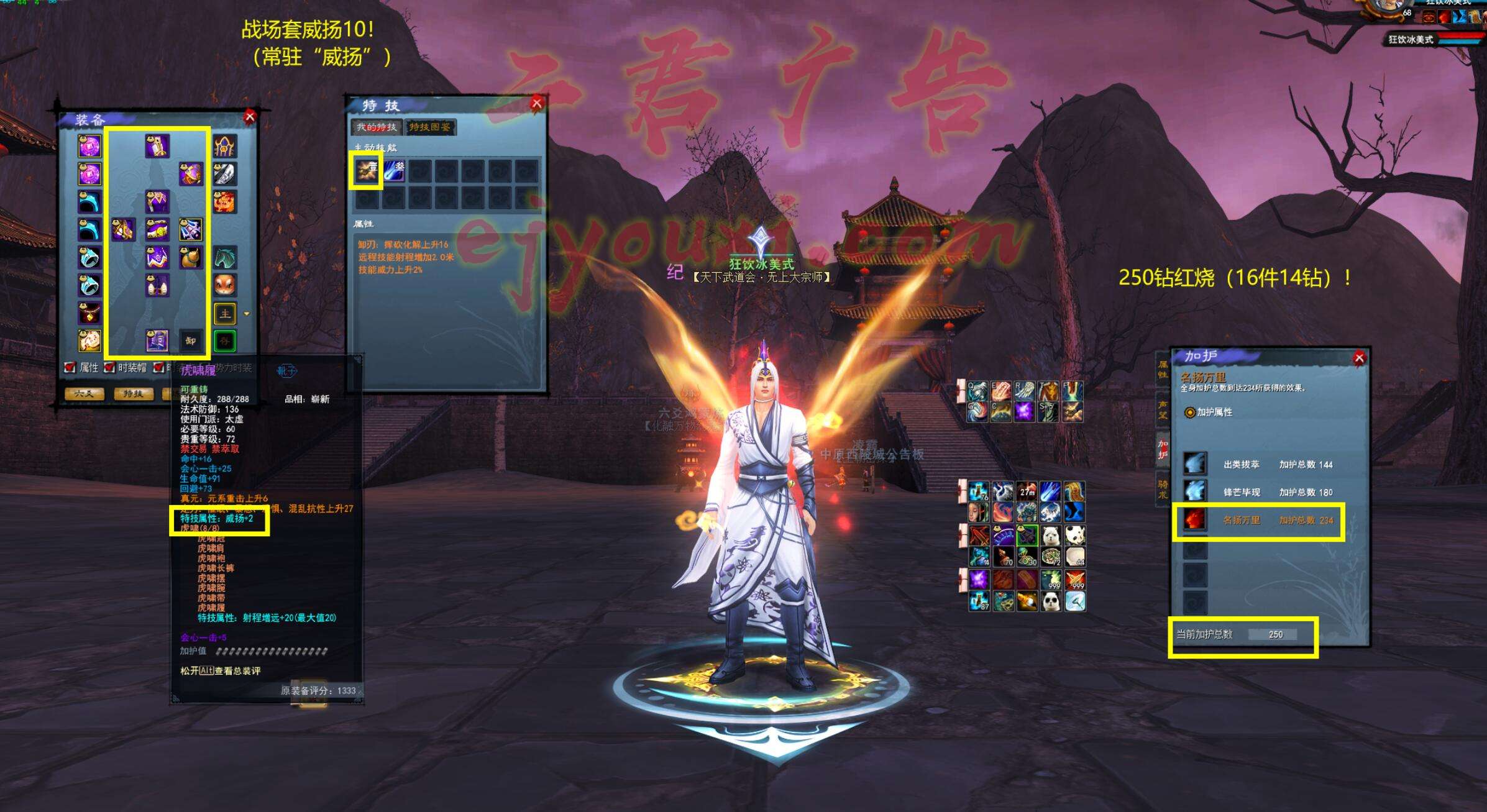Open the 属性 side tab
The image size is (1487, 812).
coord(1162,370)
